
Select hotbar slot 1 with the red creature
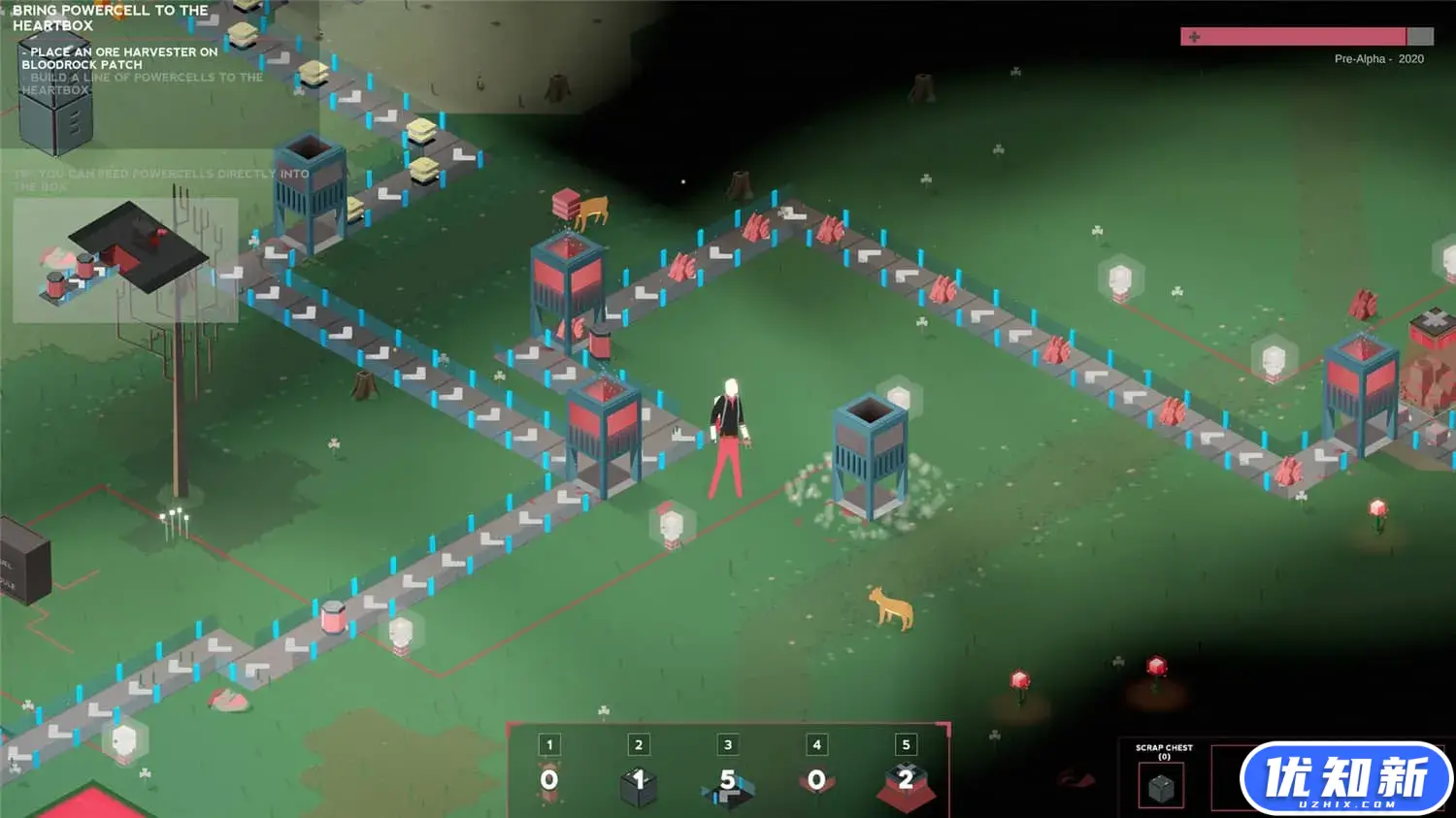tap(549, 781)
